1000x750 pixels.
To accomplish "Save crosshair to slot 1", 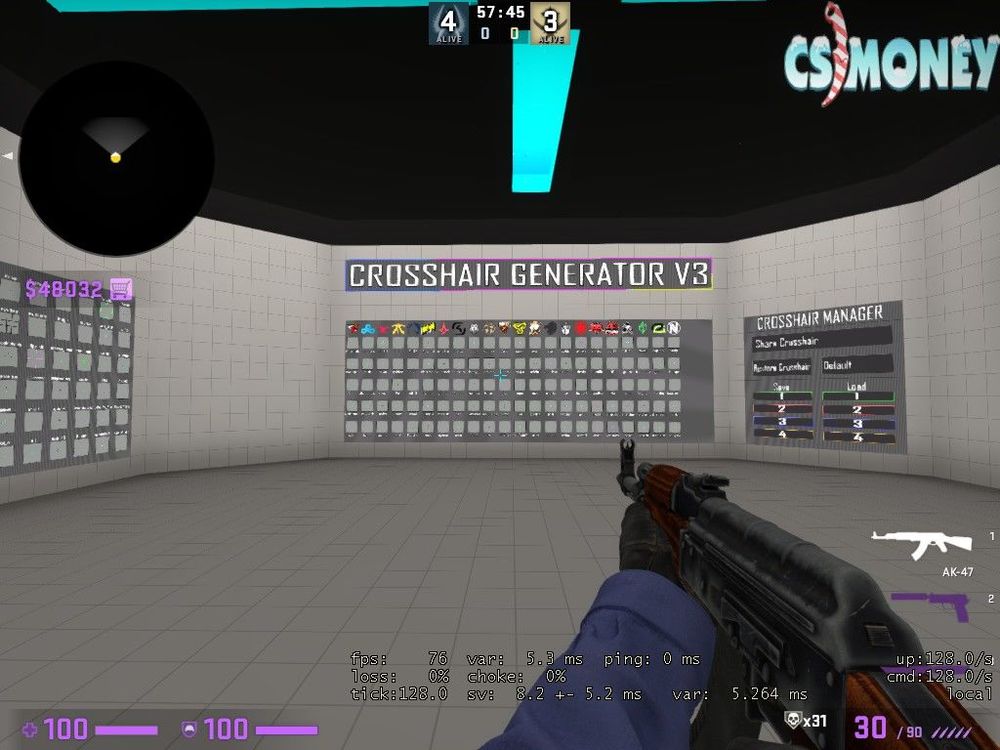I will [x=783, y=397].
